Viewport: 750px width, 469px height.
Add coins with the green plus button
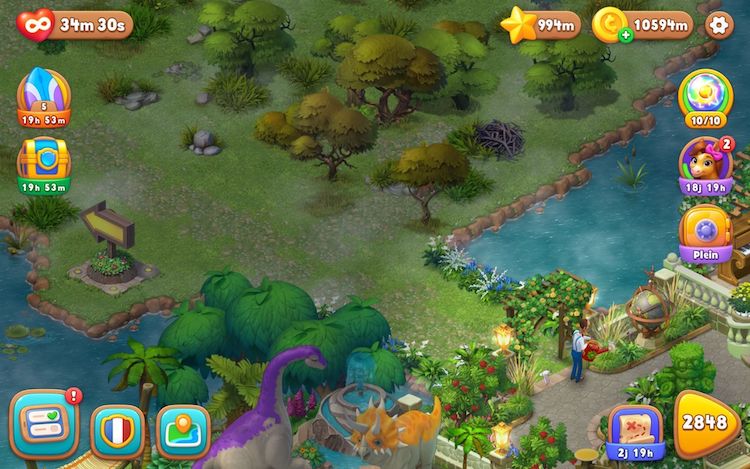626,35
